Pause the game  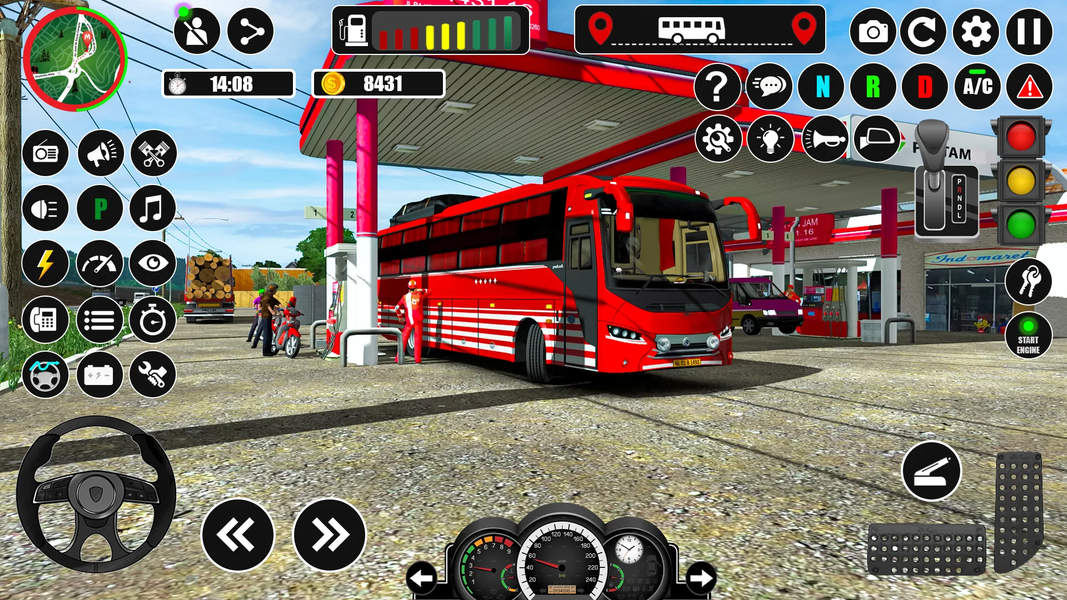1028,32
